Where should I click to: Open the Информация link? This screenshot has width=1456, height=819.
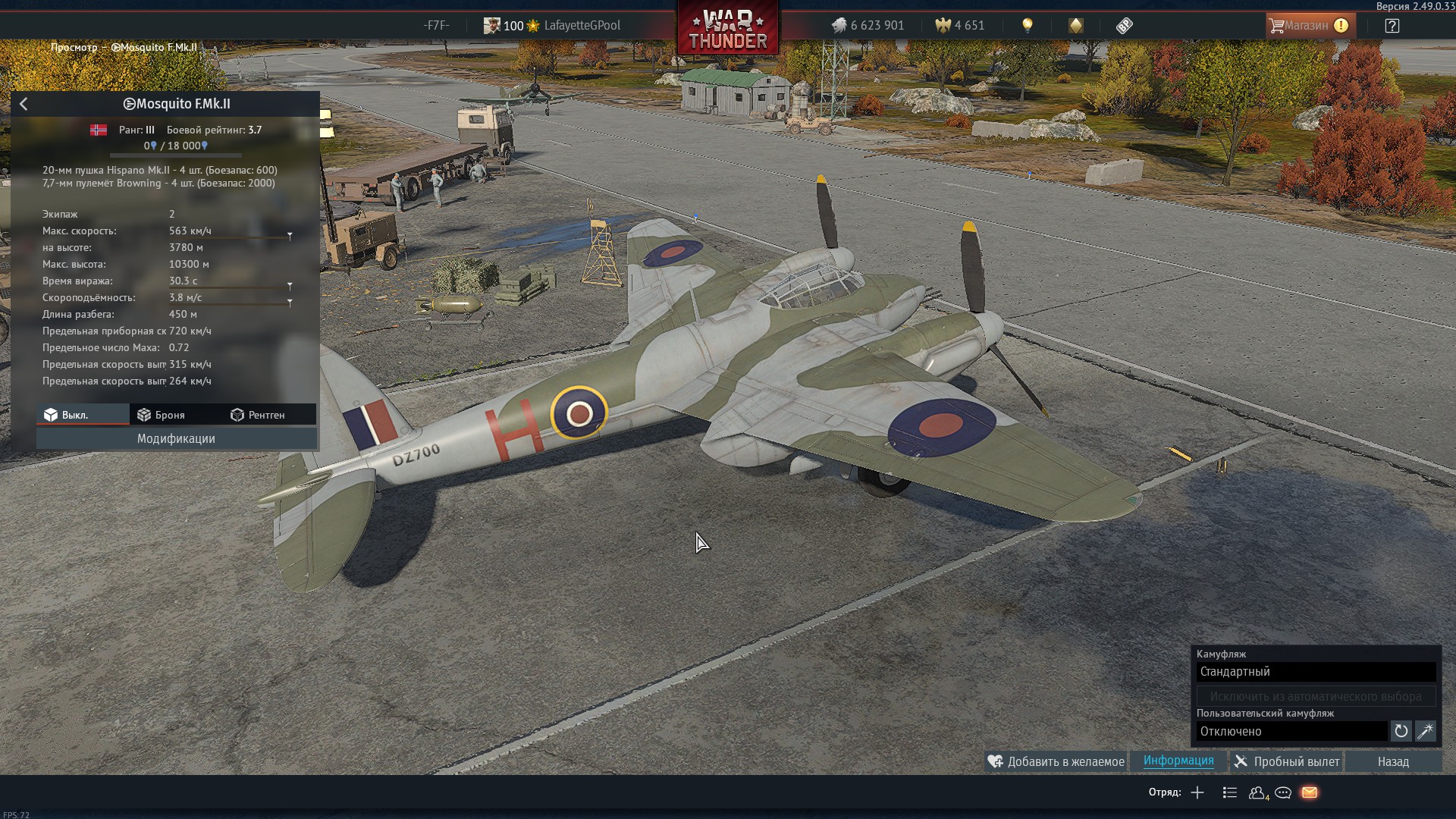[1178, 761]
